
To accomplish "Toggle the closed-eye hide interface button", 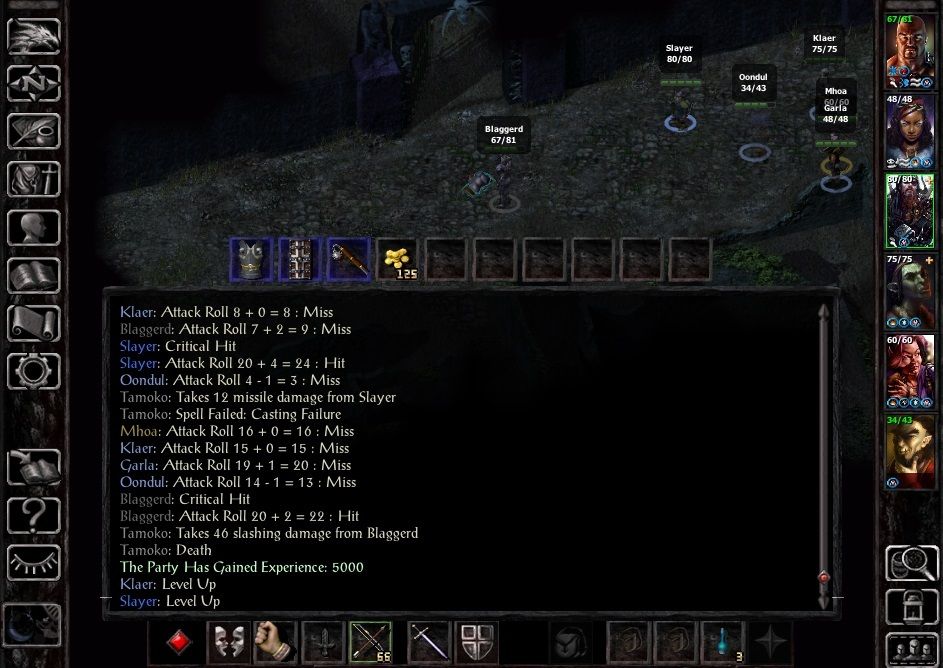I will [34, 563].
